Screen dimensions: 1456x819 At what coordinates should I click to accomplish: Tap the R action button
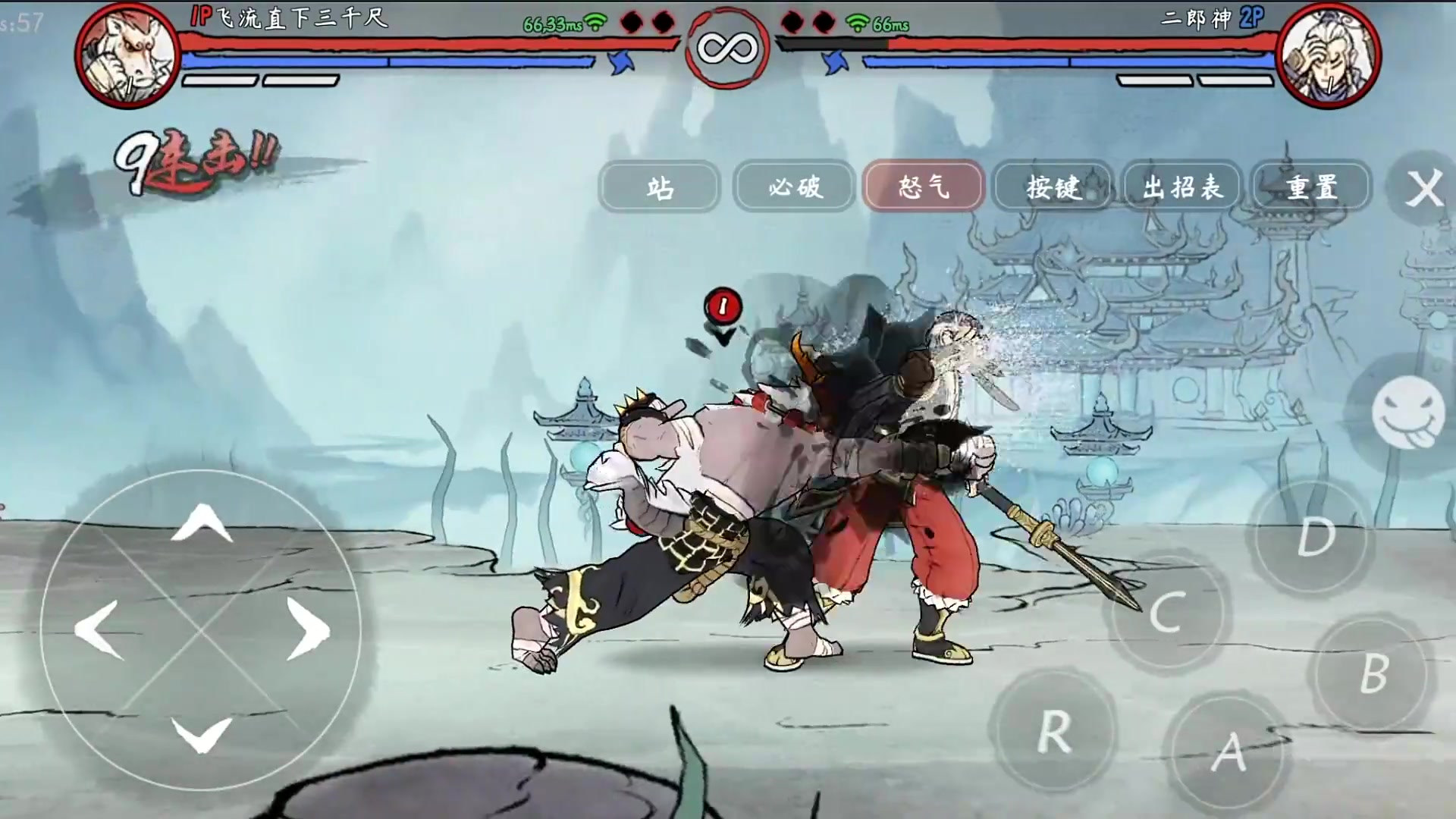(x=1054, y=733)
